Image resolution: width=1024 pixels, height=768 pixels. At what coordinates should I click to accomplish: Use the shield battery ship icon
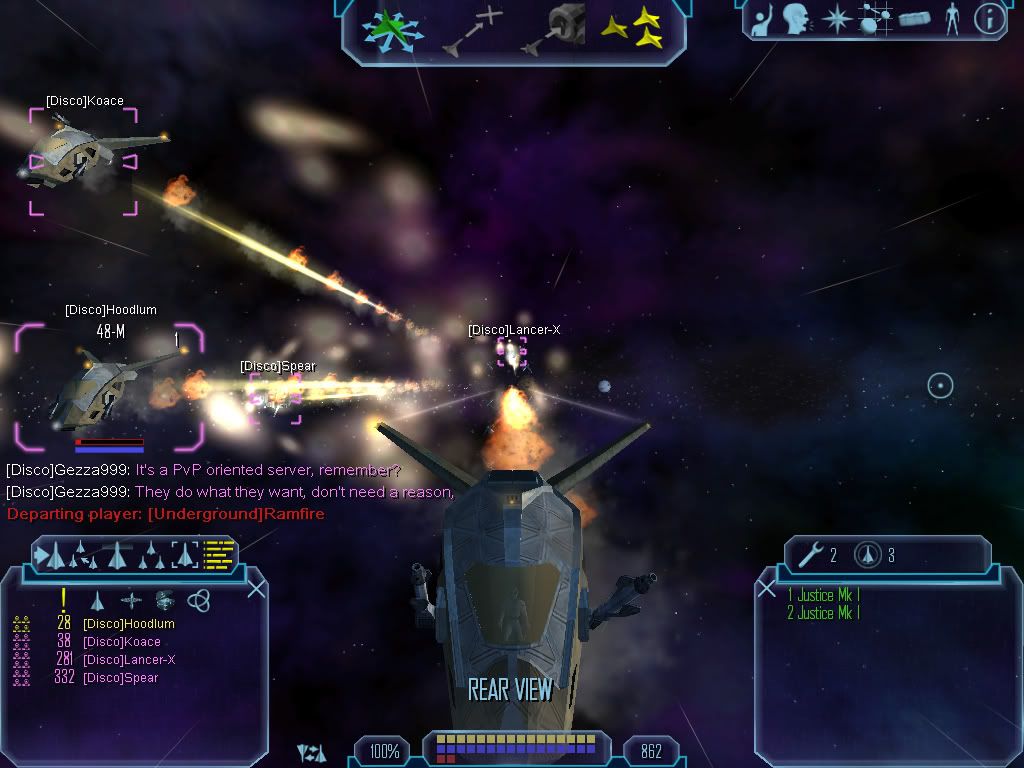[868, 554]
